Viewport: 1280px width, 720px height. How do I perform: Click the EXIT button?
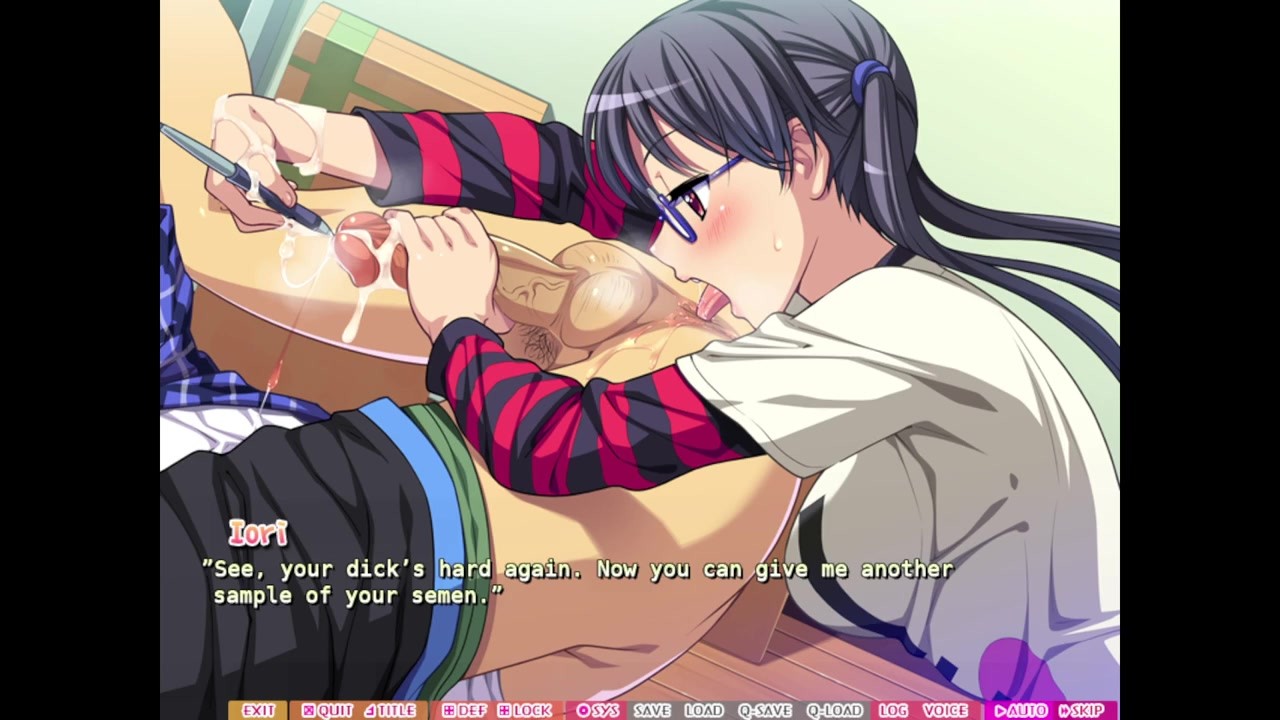coord(257,710)
